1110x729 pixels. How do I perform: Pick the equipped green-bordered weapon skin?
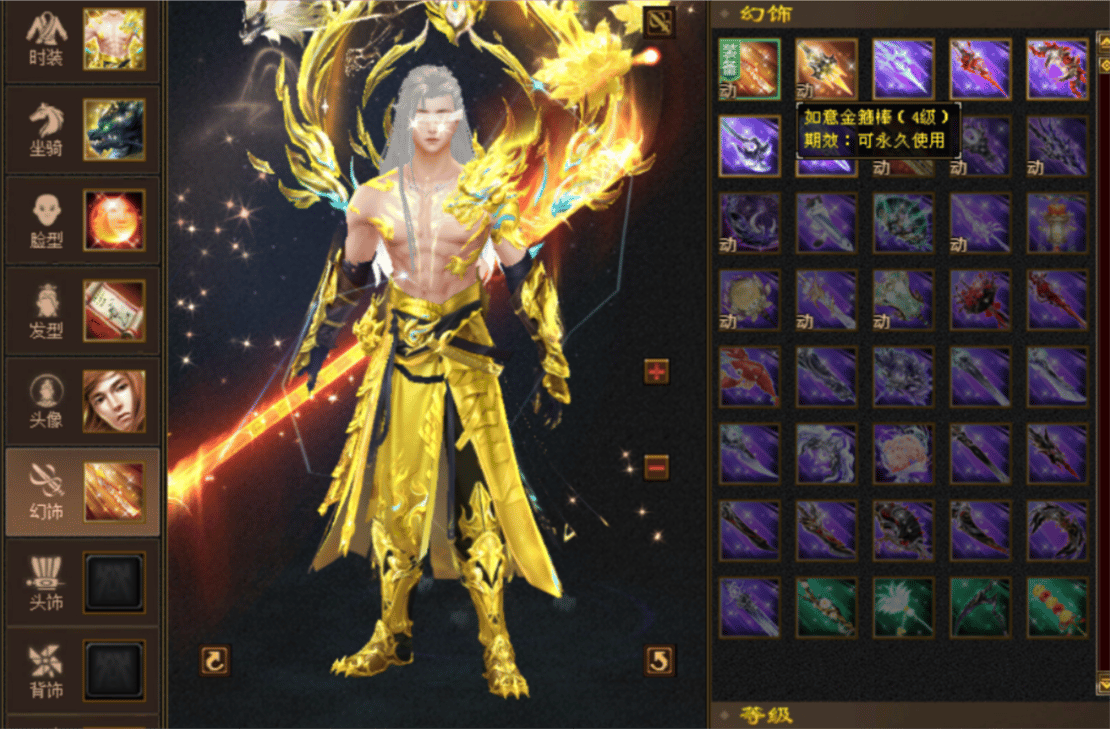(x=749, y=69)
